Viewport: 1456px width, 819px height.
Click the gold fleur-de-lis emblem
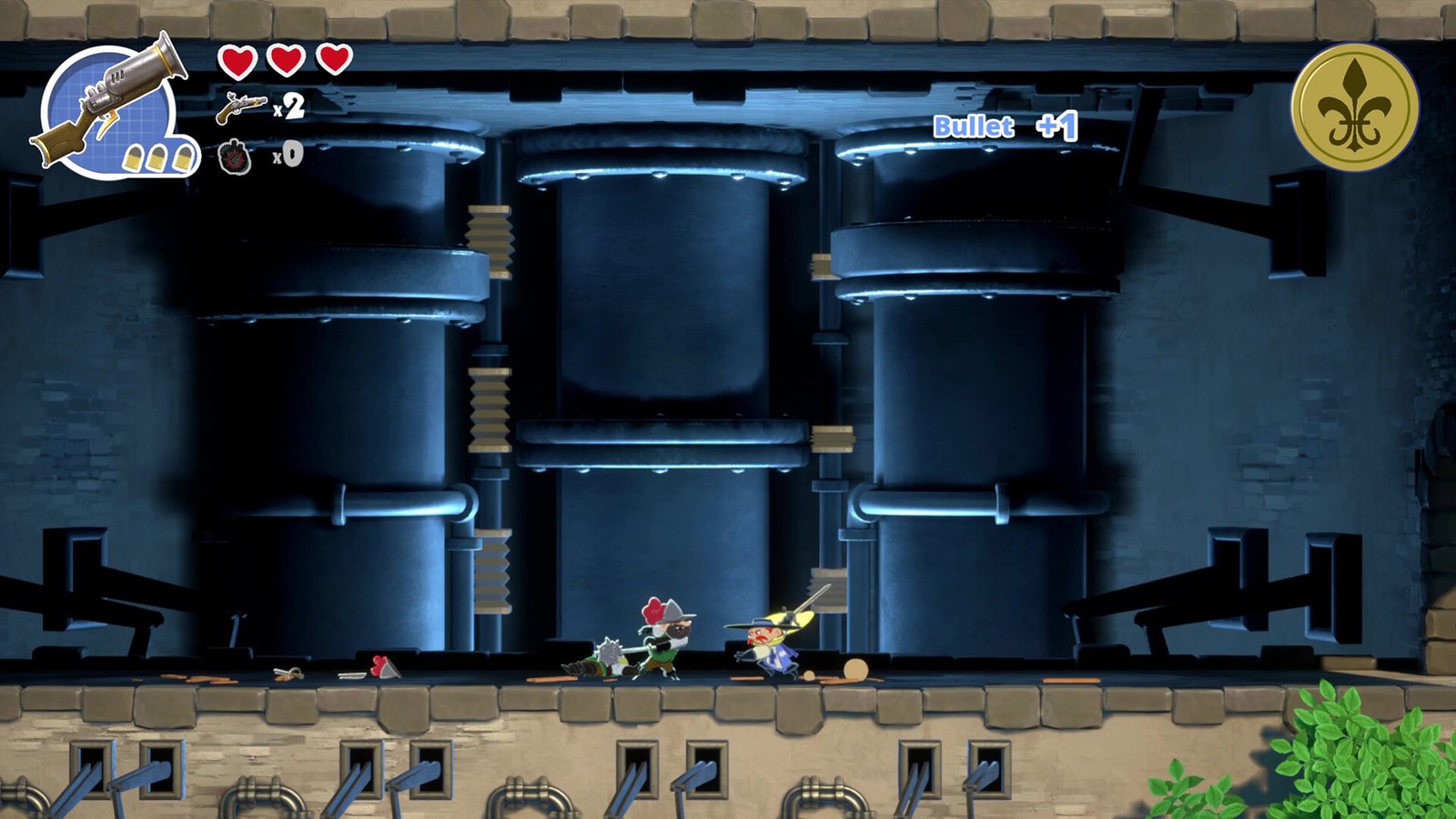point(1354,107)
